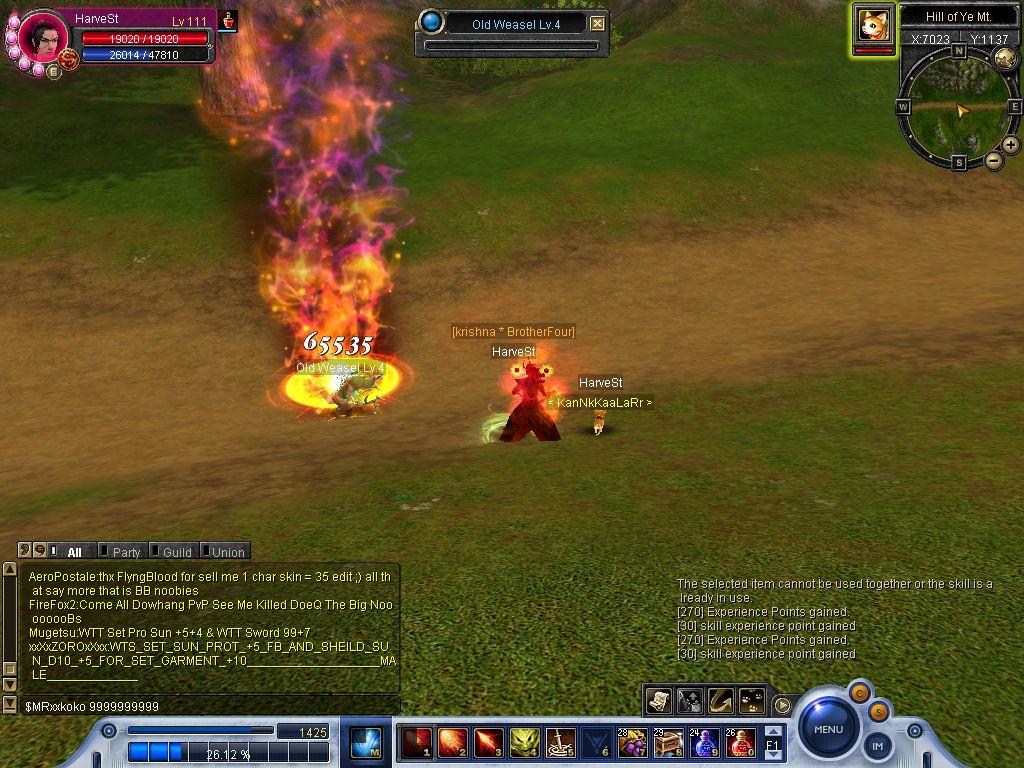Click the orange C button above the menu

(x=859, y=691)
